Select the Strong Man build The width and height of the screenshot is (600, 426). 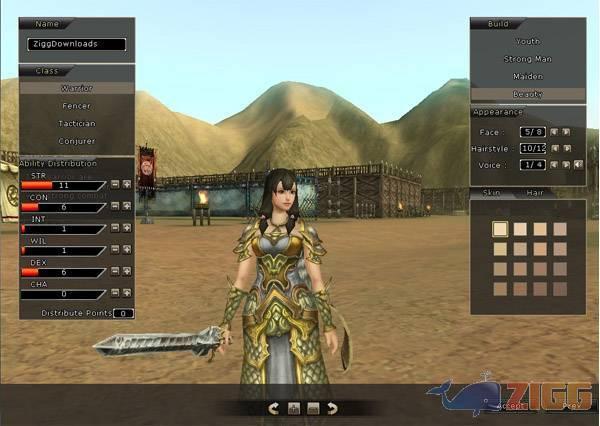[x=528, y=59]
